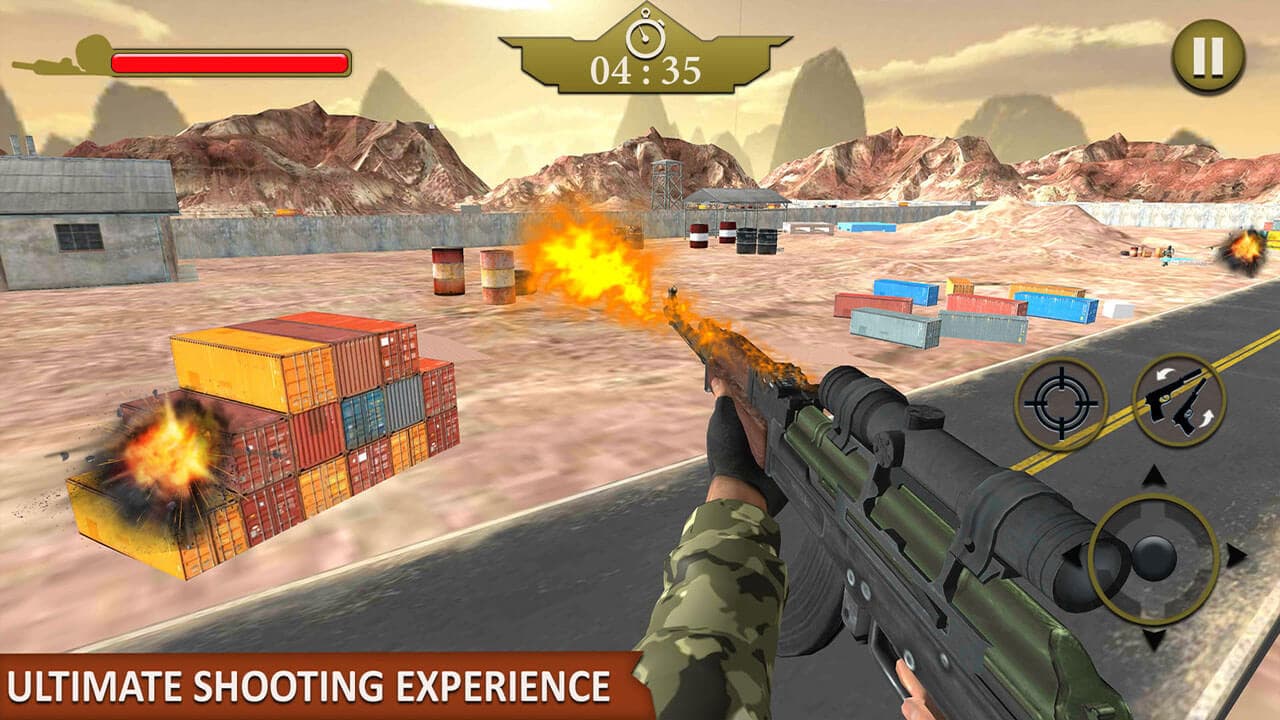
Task: Switch weapons using the dual-gun swap icon
Action: coord(1176,405)
